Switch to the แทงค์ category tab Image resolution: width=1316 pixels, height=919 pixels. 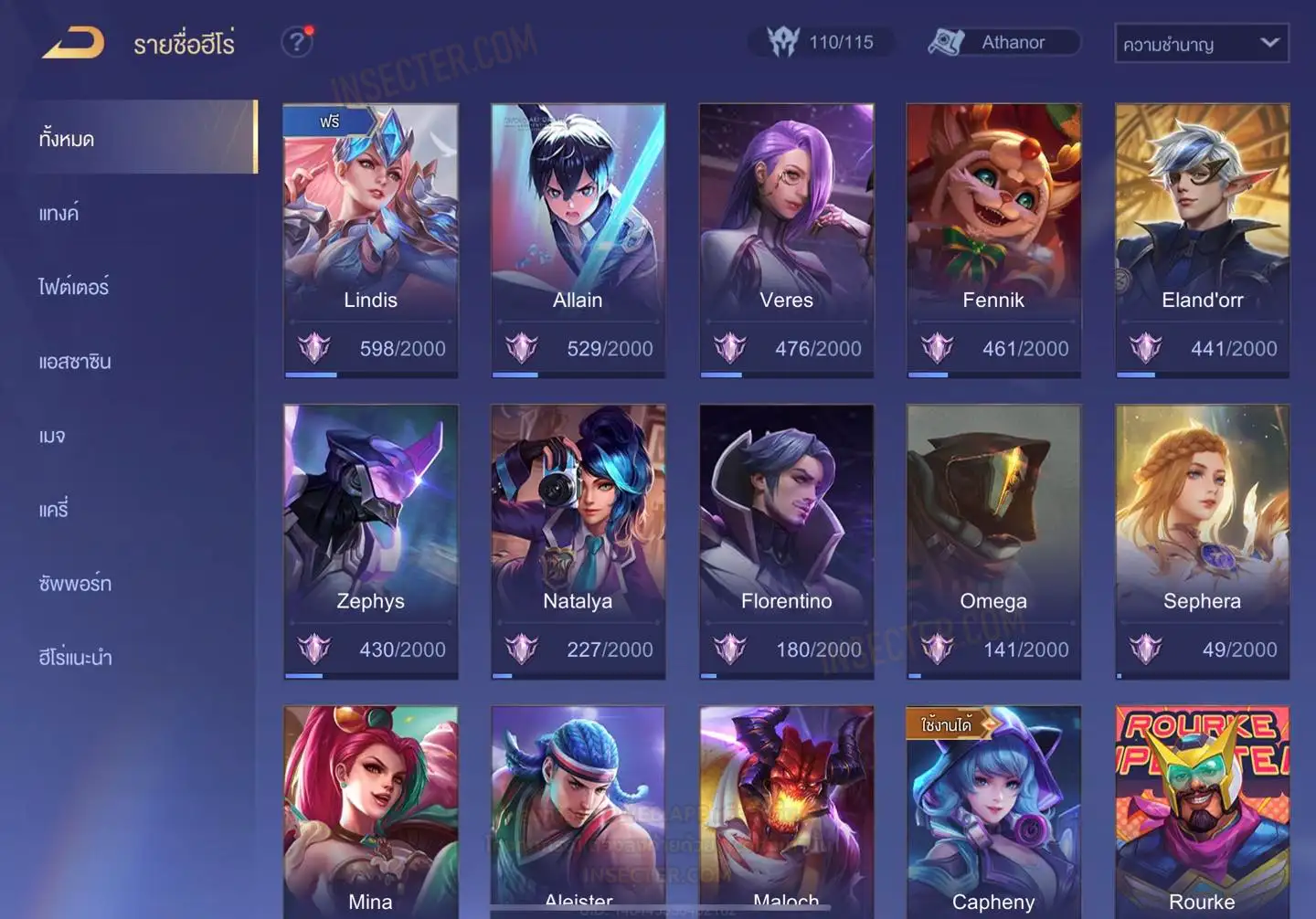point(59,214)
